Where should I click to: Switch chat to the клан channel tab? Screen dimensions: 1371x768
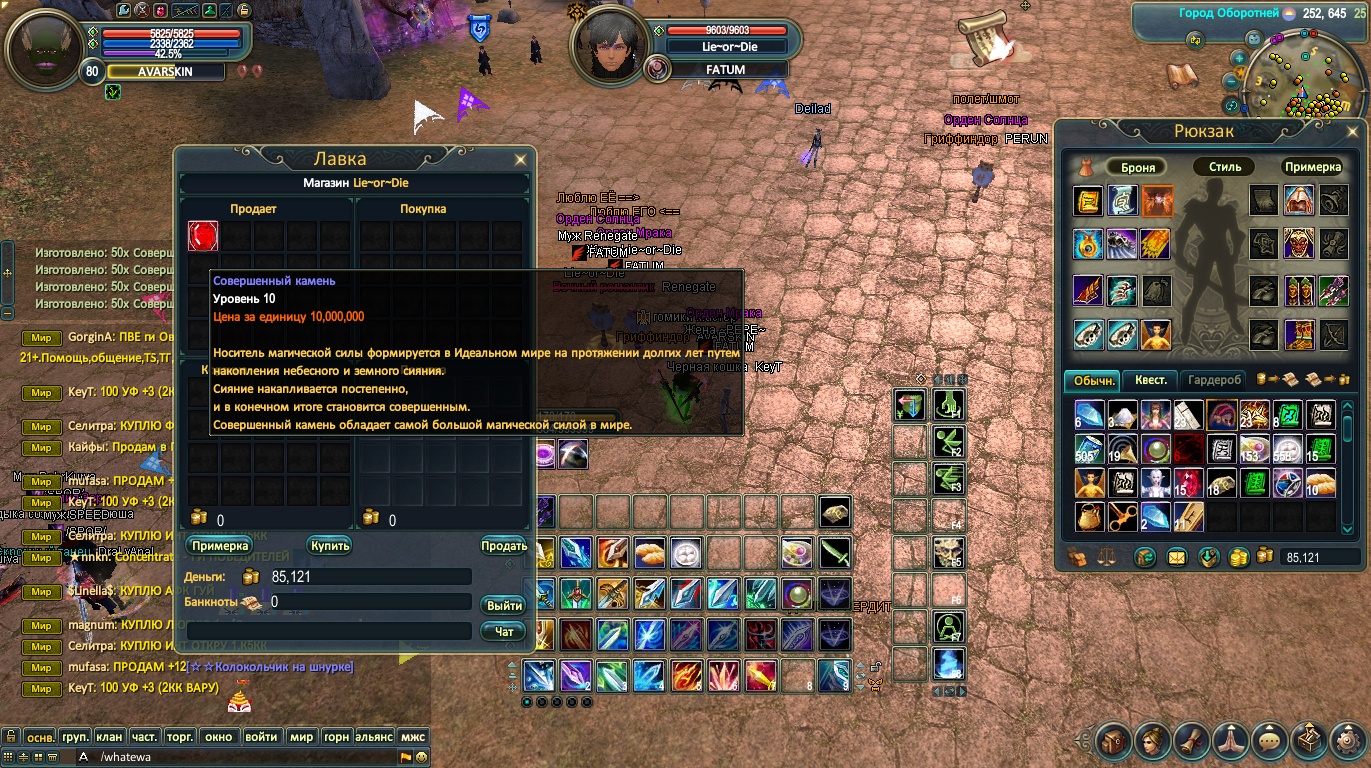109,737
